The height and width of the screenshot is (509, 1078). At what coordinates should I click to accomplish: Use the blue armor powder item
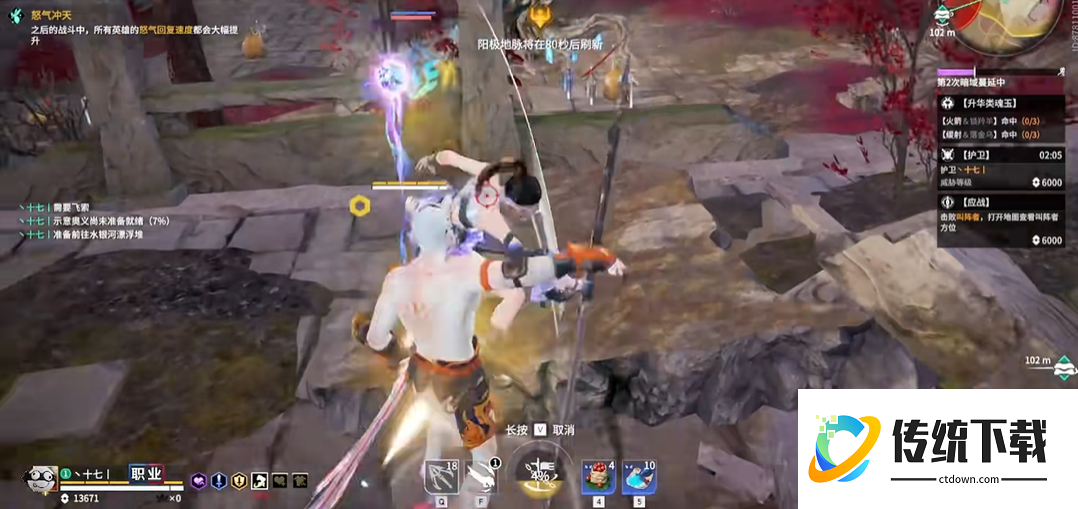click(638, 476)
